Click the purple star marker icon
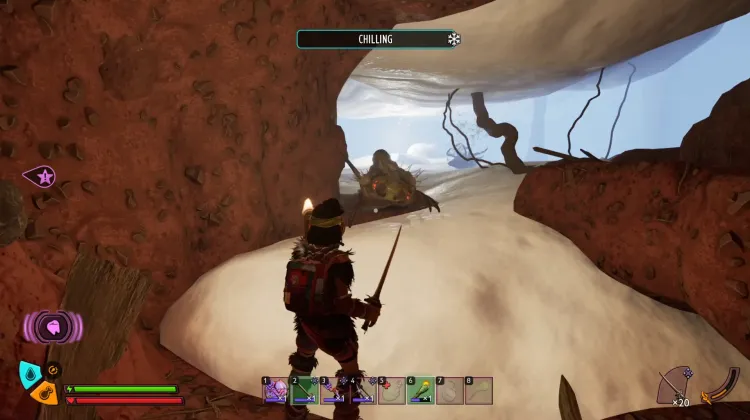 (x=41, y=177)
